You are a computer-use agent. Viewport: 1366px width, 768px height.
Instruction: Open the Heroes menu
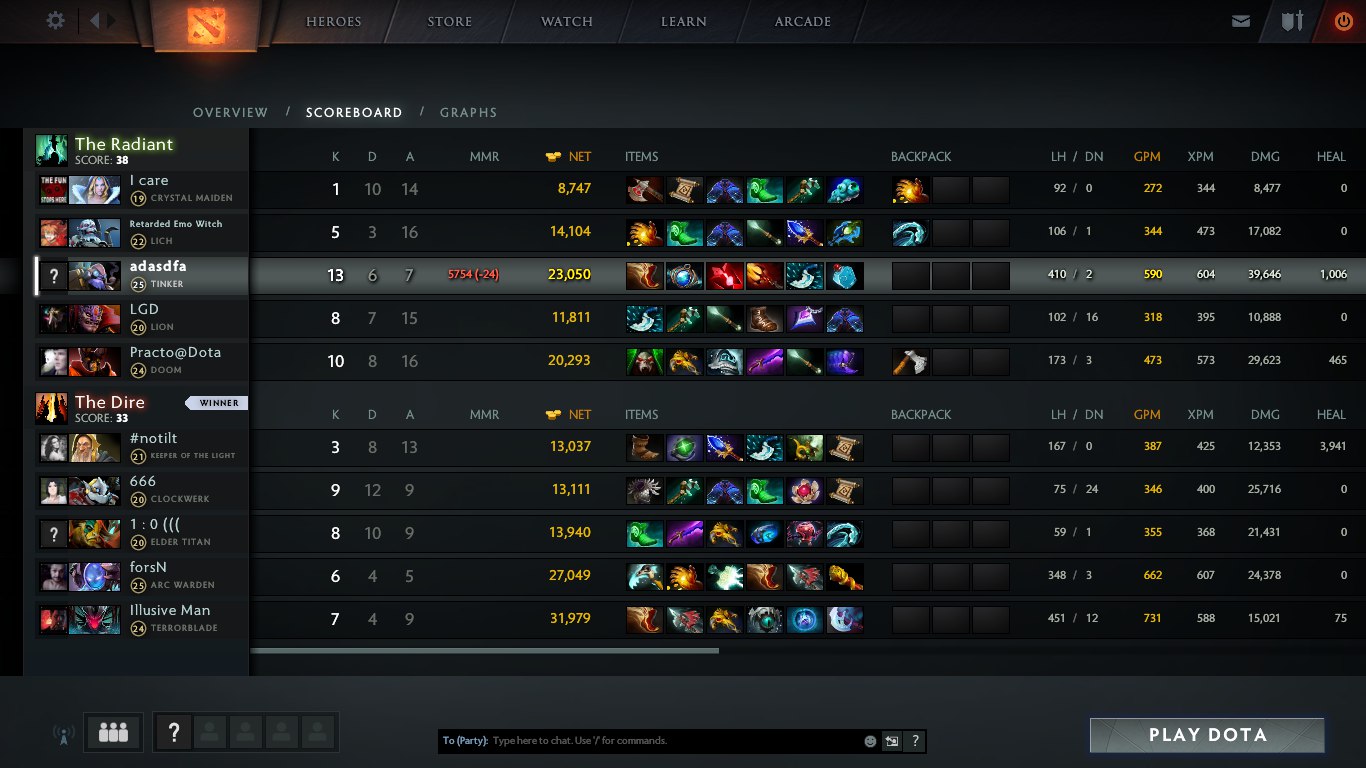pyautogui.click(x=333, y=22)
